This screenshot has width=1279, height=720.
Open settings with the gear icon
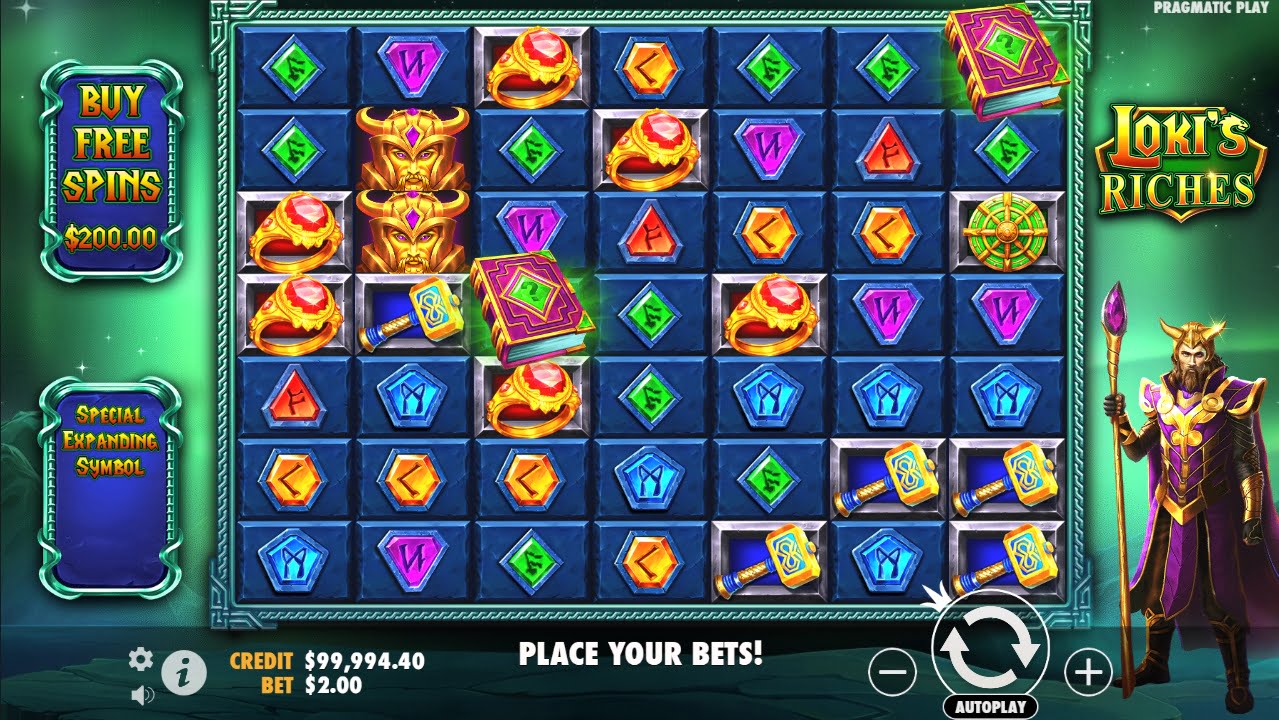[x=141, y=658]
